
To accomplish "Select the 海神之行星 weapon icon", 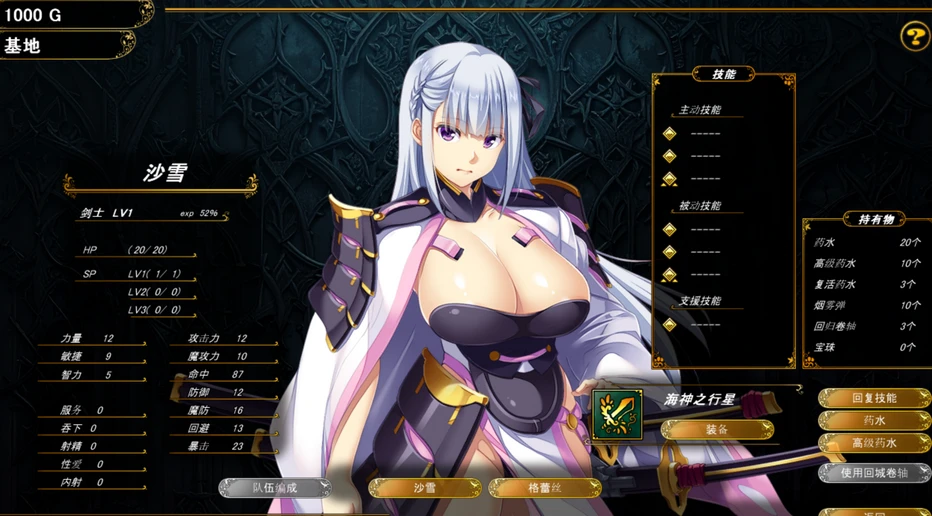I will 617,414.
